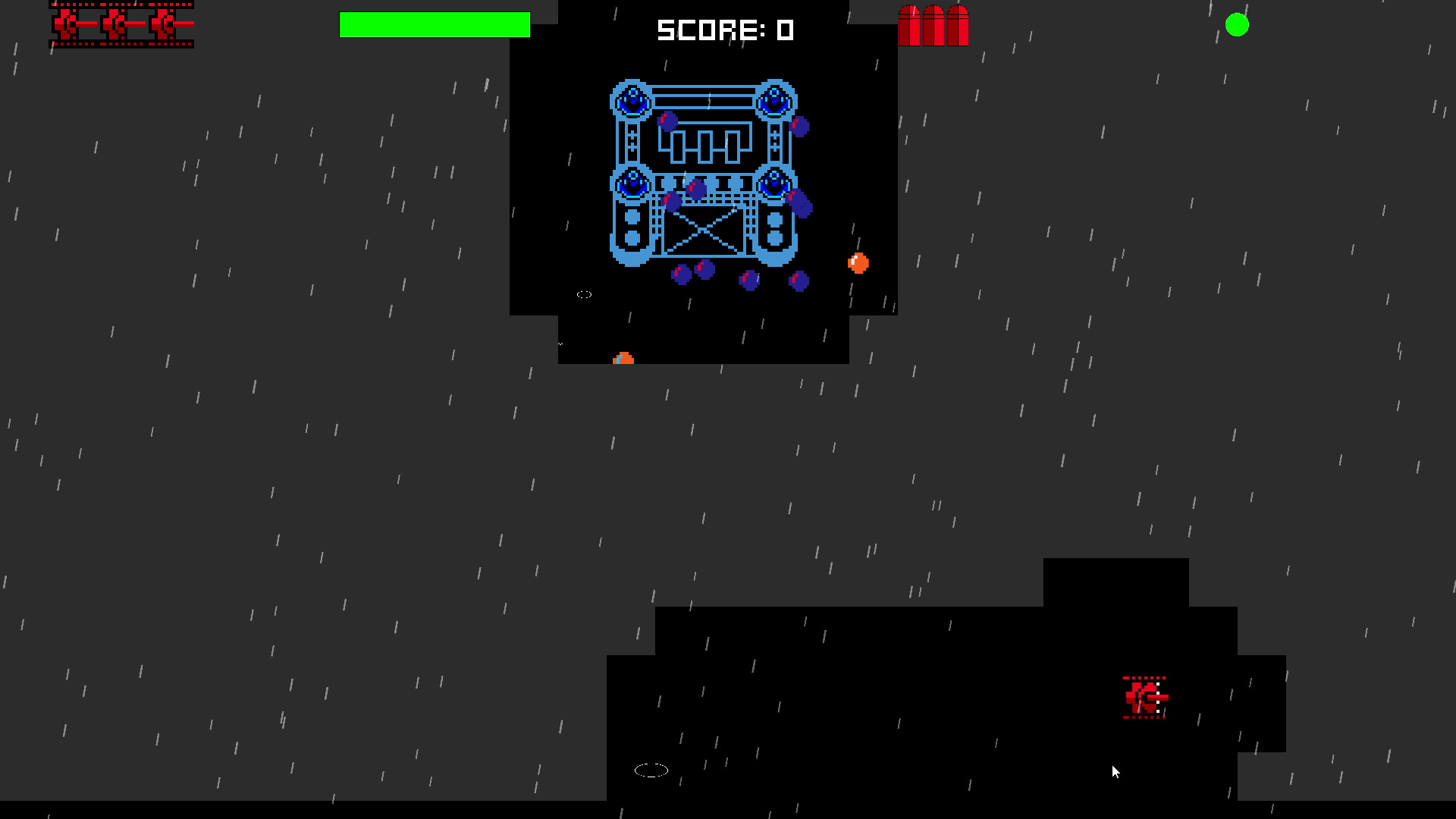
Task: Select the orange orb near the arena's lower edge
Action: click(x=622, y=358)
